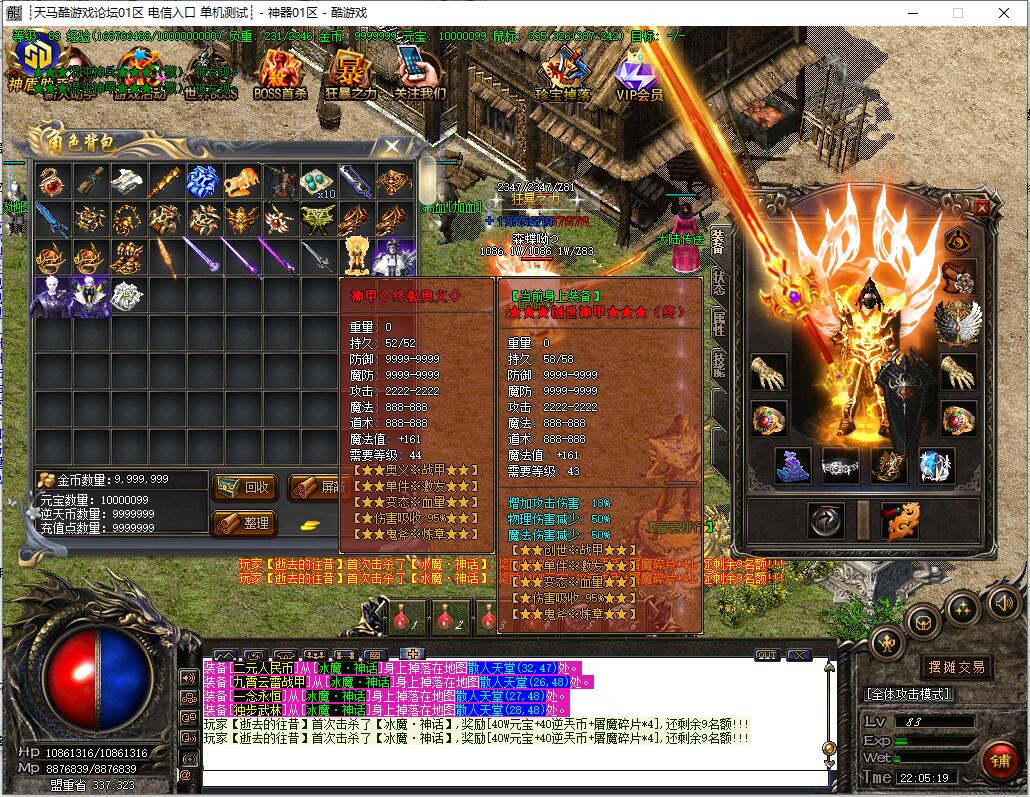
Task: Switch to the 状态 status tab
Action: [x=719, y=283]
